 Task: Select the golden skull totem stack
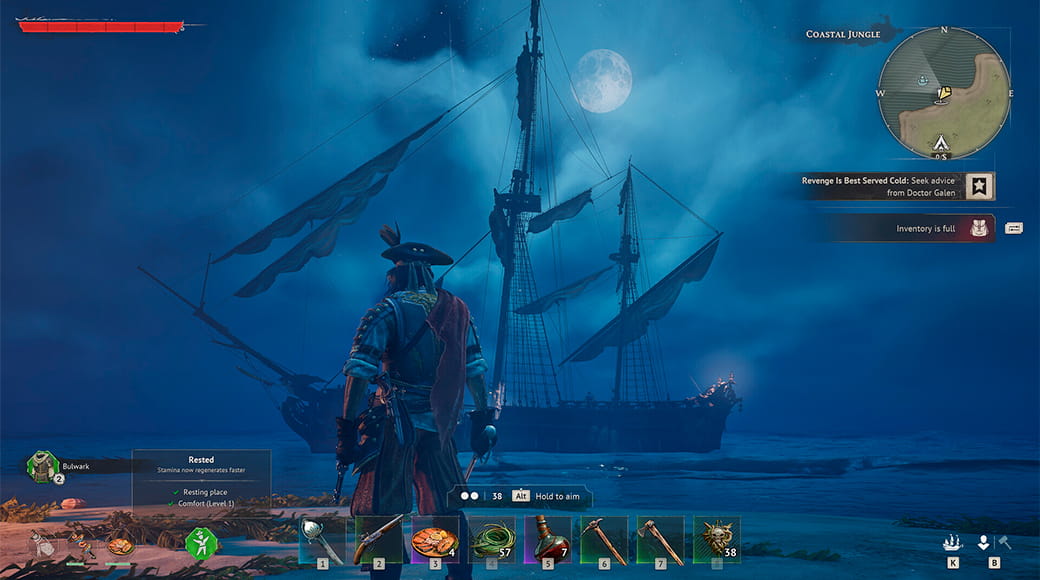(717, 540)
